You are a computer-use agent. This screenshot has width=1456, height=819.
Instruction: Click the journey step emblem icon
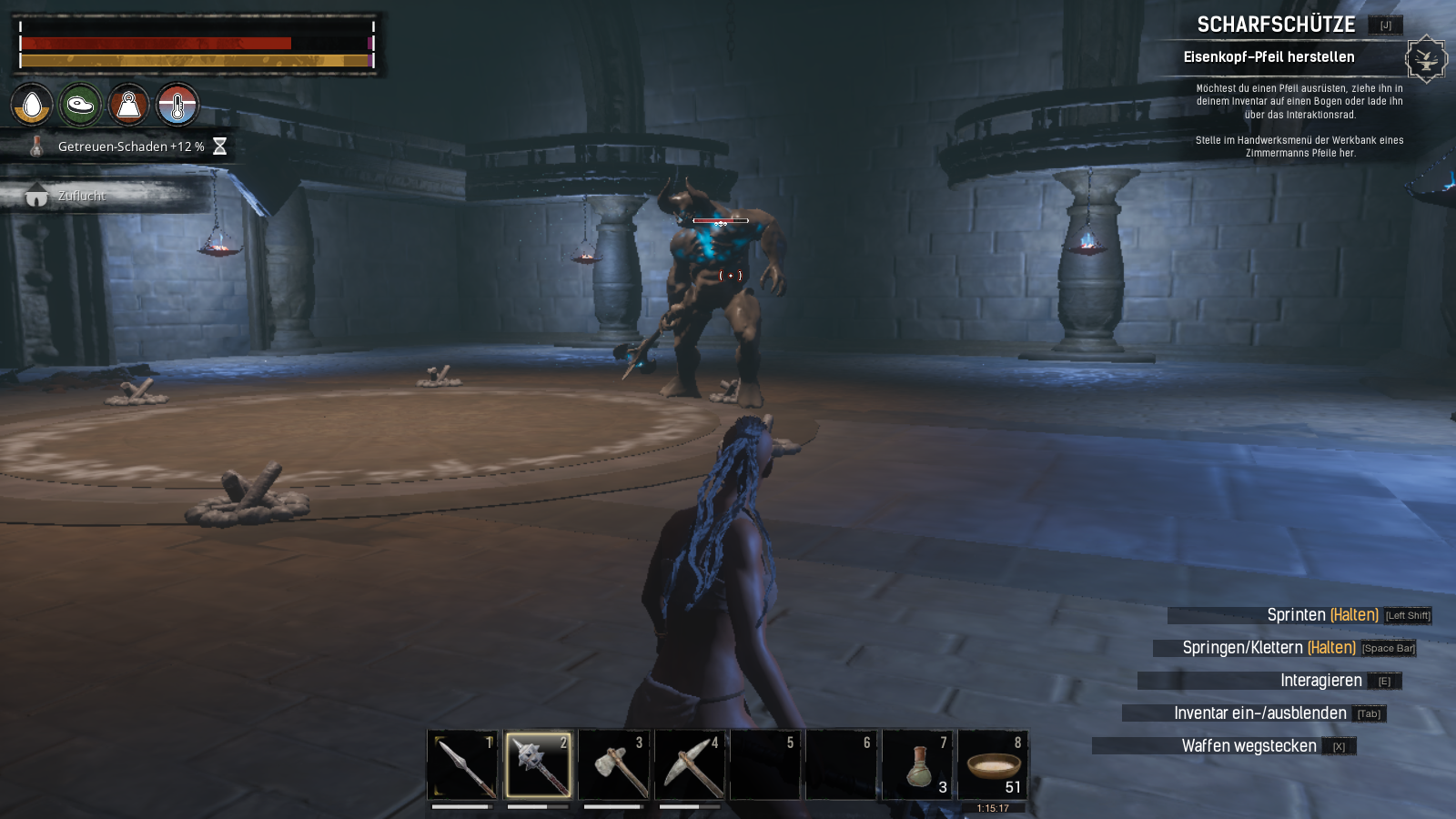[x=1425, y=60]
